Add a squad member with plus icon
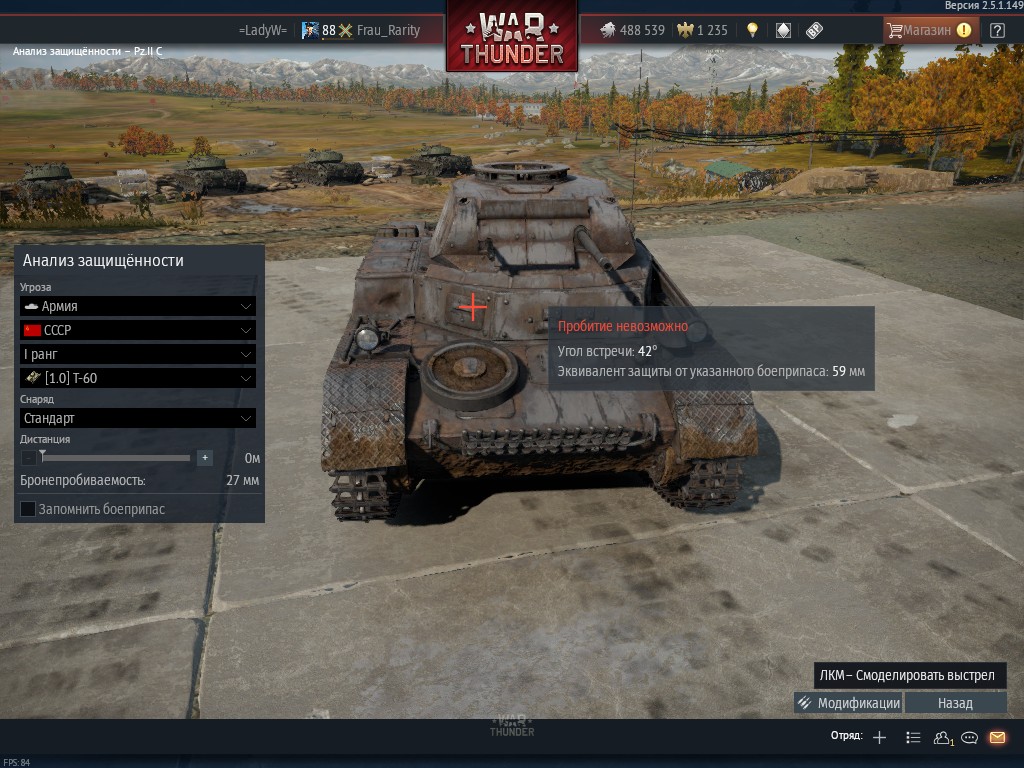This screenshot has width=1024, height=768. [879, 738]
